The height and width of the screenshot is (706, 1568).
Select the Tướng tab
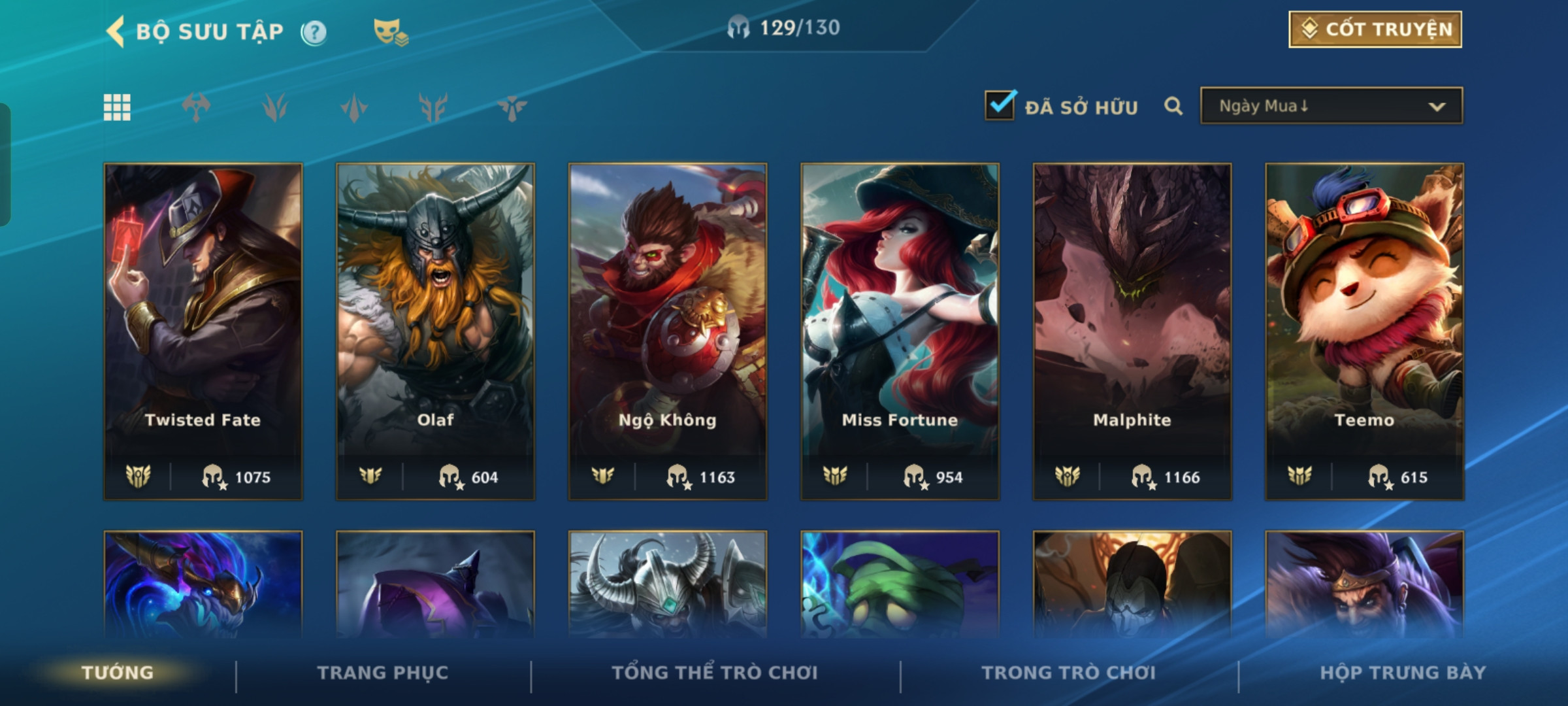coord(118,673)
